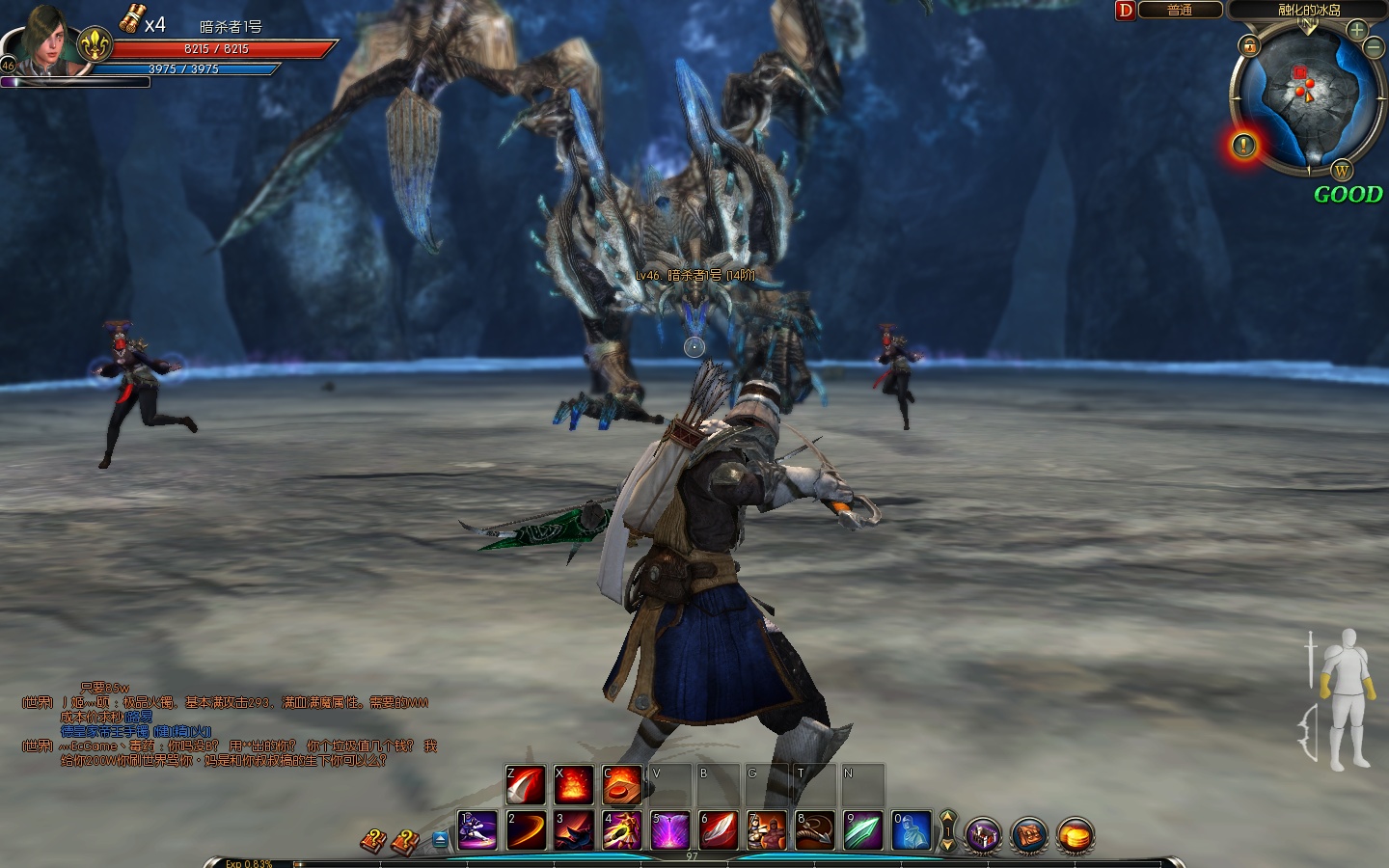Zoom out the minimap with minus button
Screen dimensions: 1389x868
click(1376, 46)
